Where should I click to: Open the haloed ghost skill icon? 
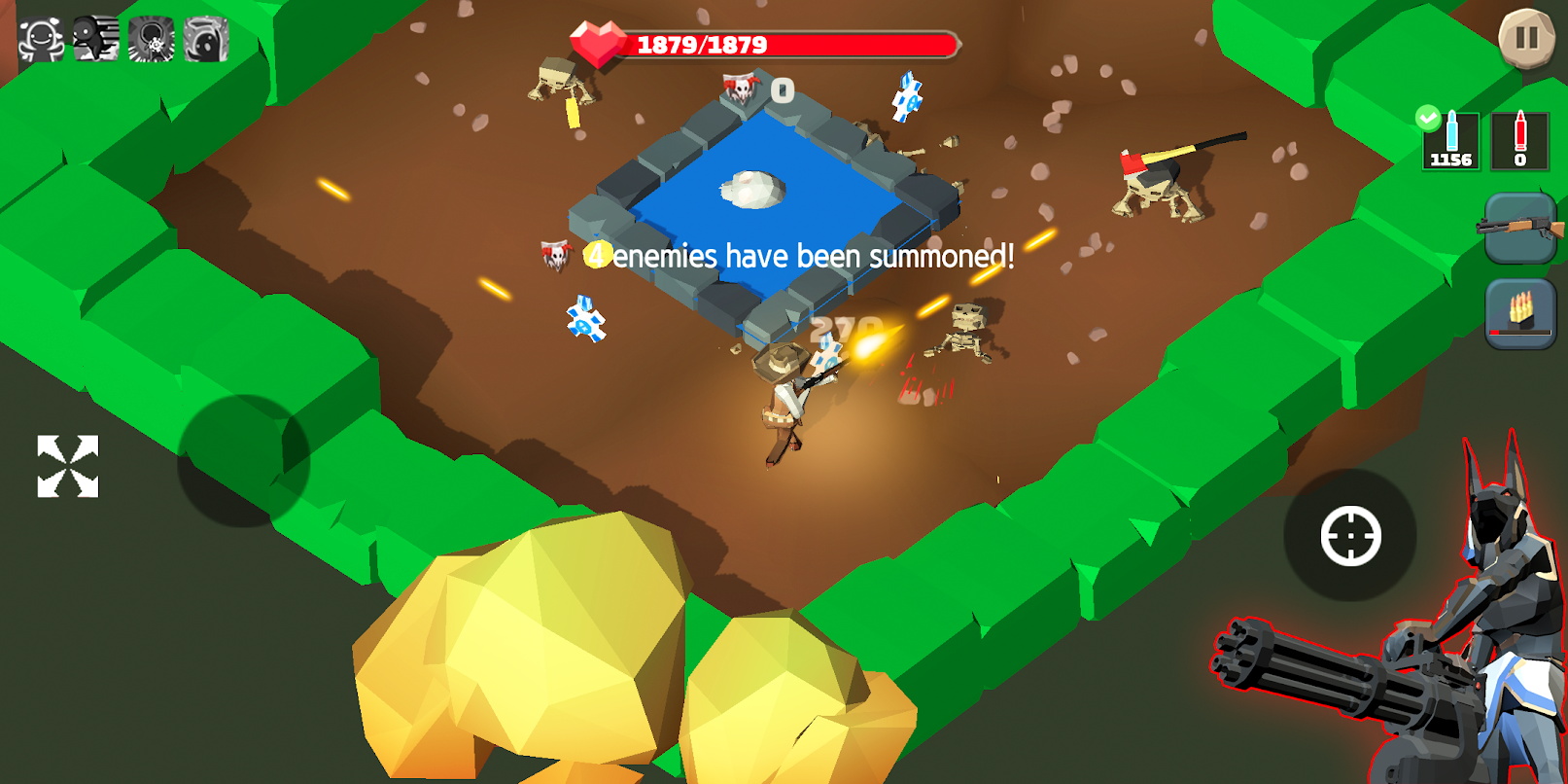tap(206, 40)
